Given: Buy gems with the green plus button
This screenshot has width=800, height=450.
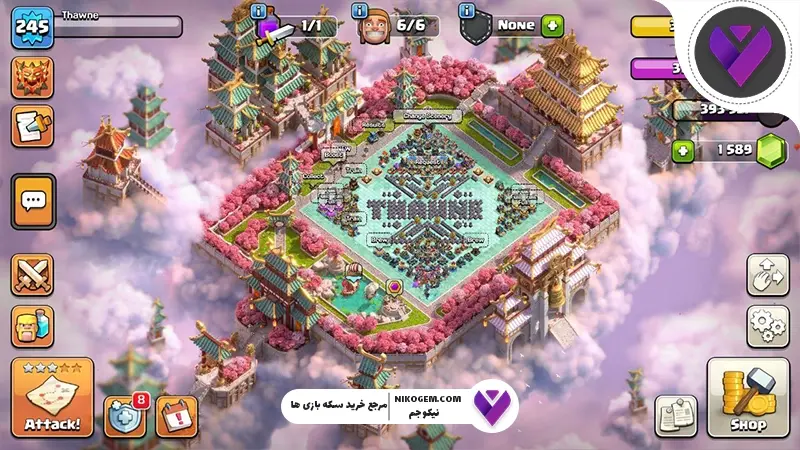Looking at the screenshot, I should coord(684,151).
